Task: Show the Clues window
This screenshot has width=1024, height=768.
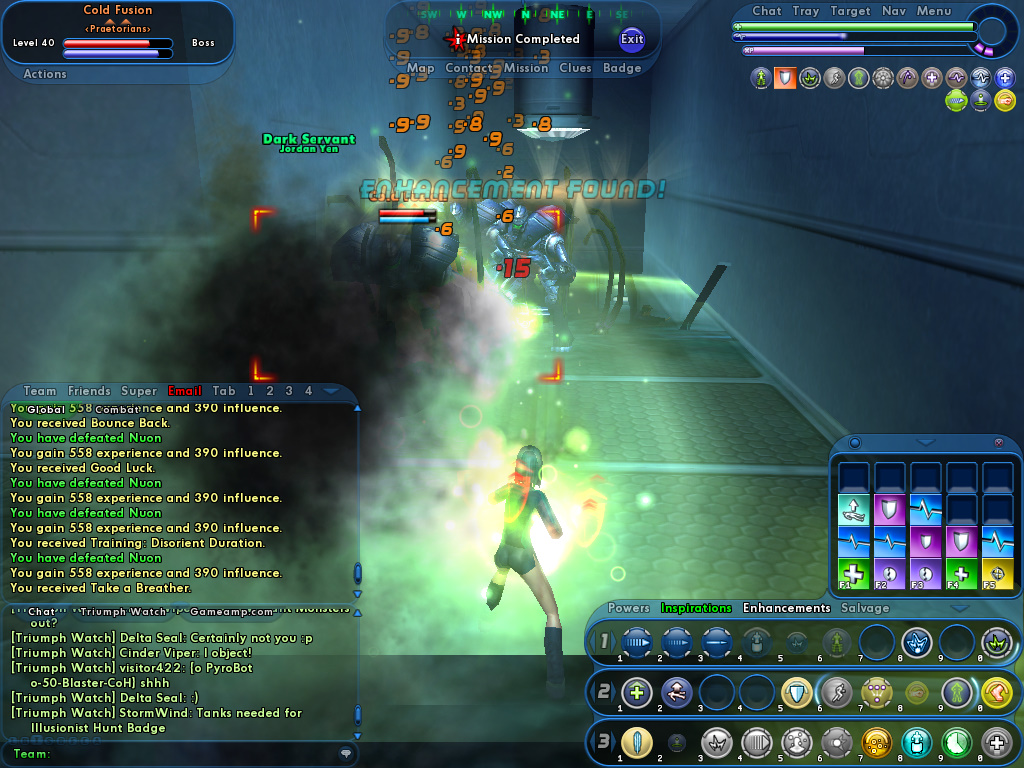Action: pyautogui.click(x=575, y=68)
